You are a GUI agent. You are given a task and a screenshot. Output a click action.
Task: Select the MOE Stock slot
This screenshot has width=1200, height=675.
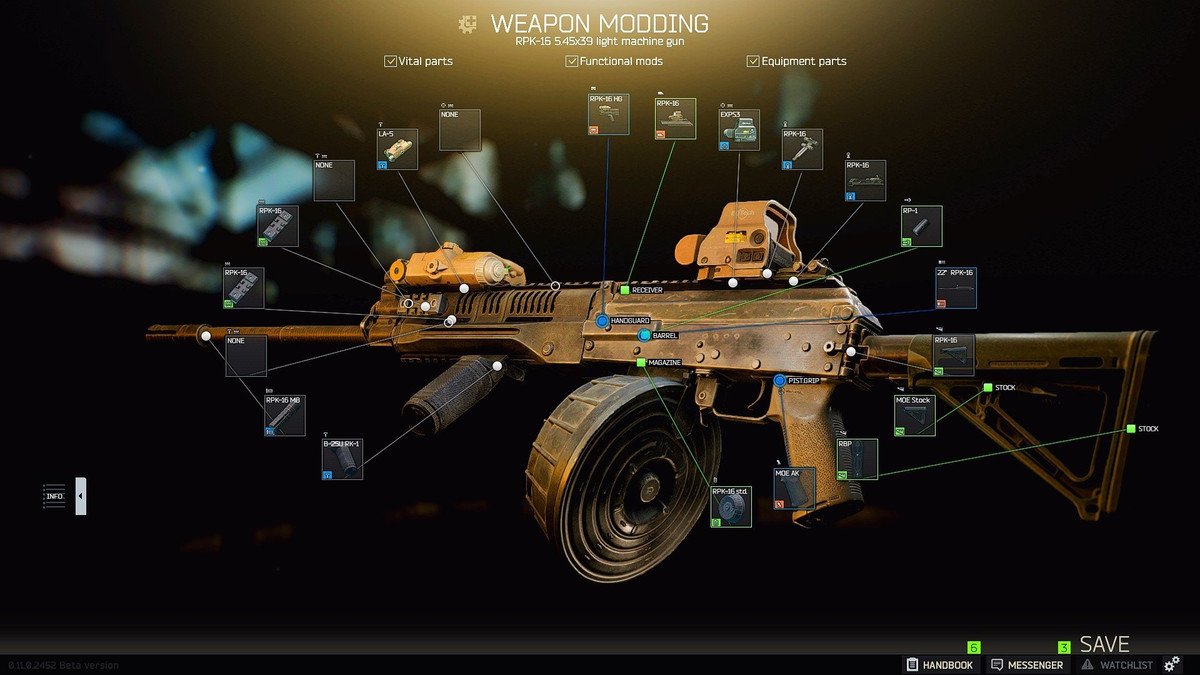915,416
